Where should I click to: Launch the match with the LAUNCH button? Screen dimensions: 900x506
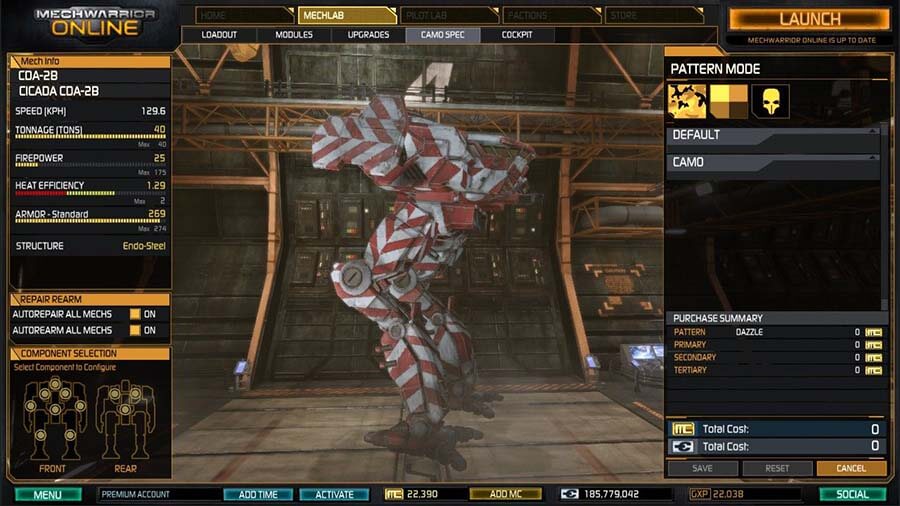[810, 19]
